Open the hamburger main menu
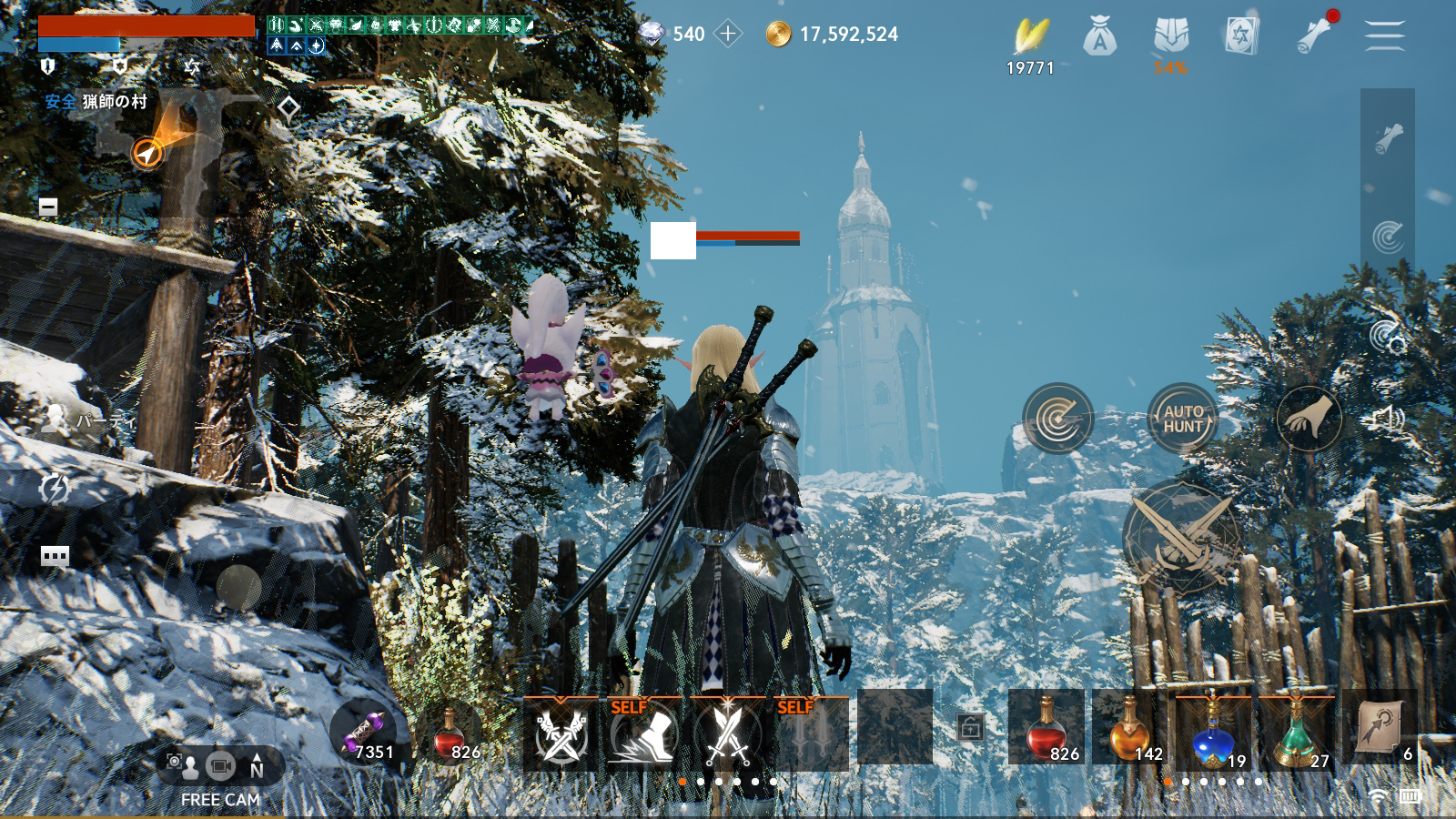This screenshot has width=1456, height=819. (1384, 35)
